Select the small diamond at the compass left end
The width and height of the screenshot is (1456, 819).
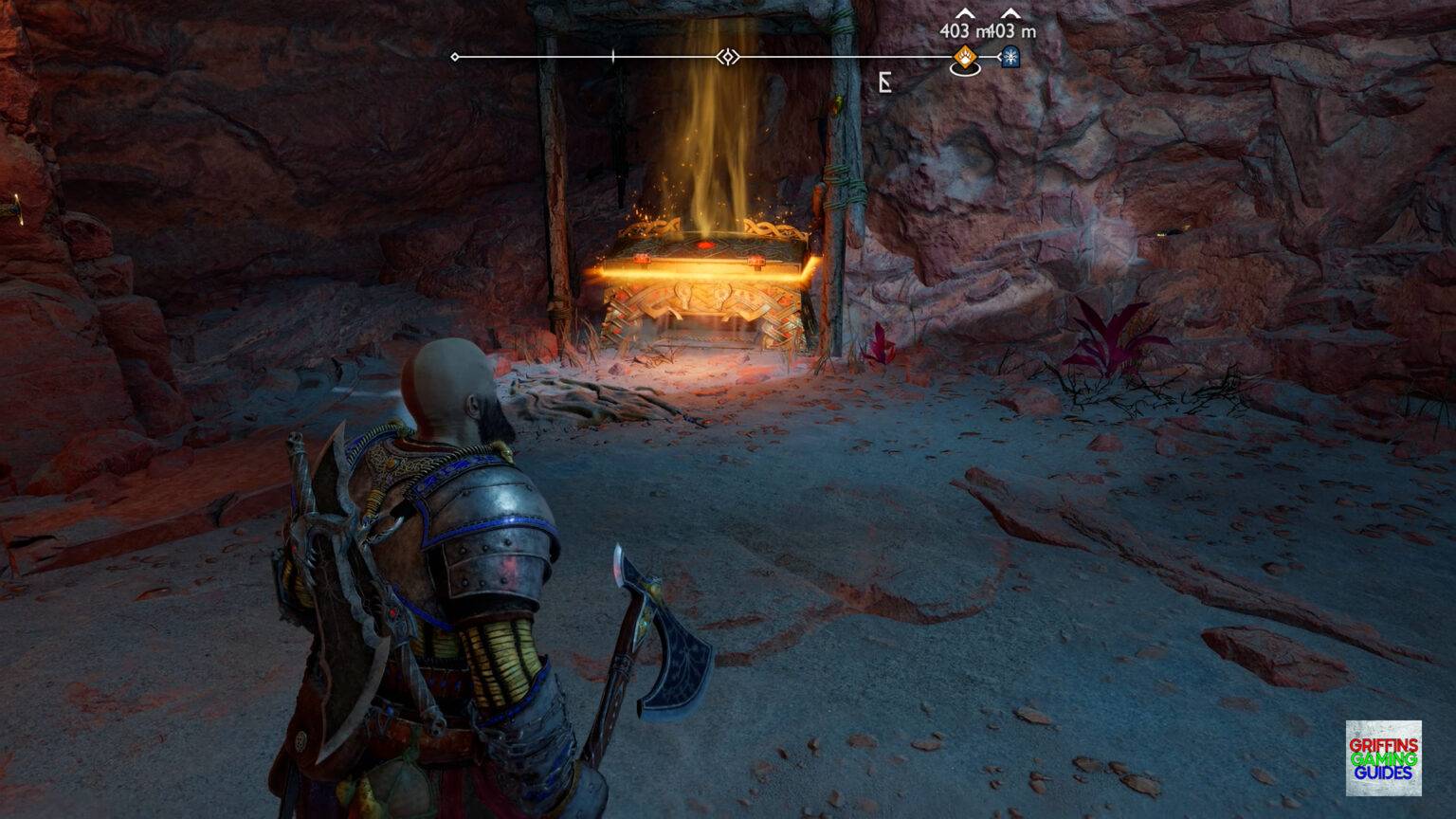(x=454, y=57)
